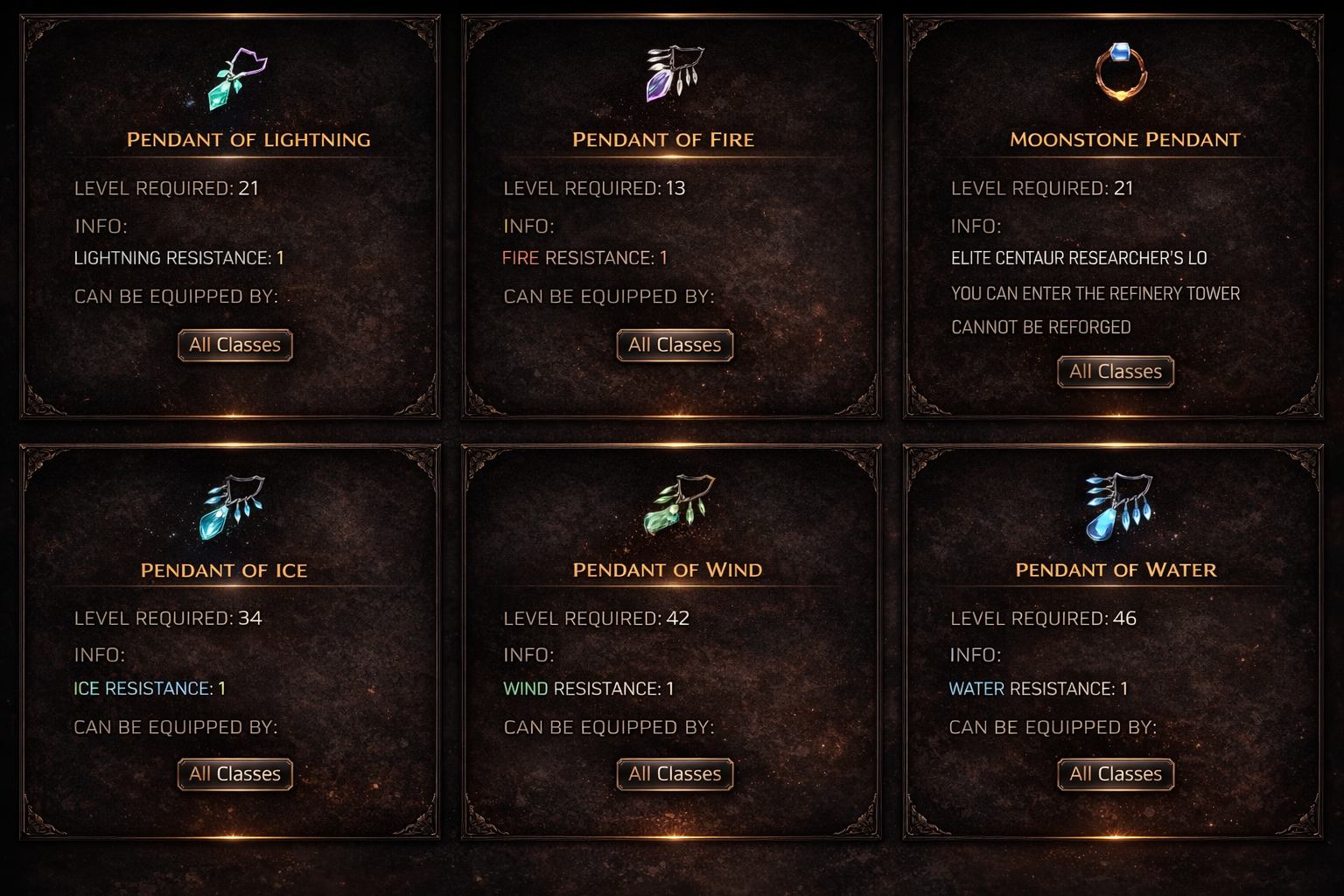
Task: Open the Pendant of Lightning title
Action: pyautogui.click(x=248, y=140)
